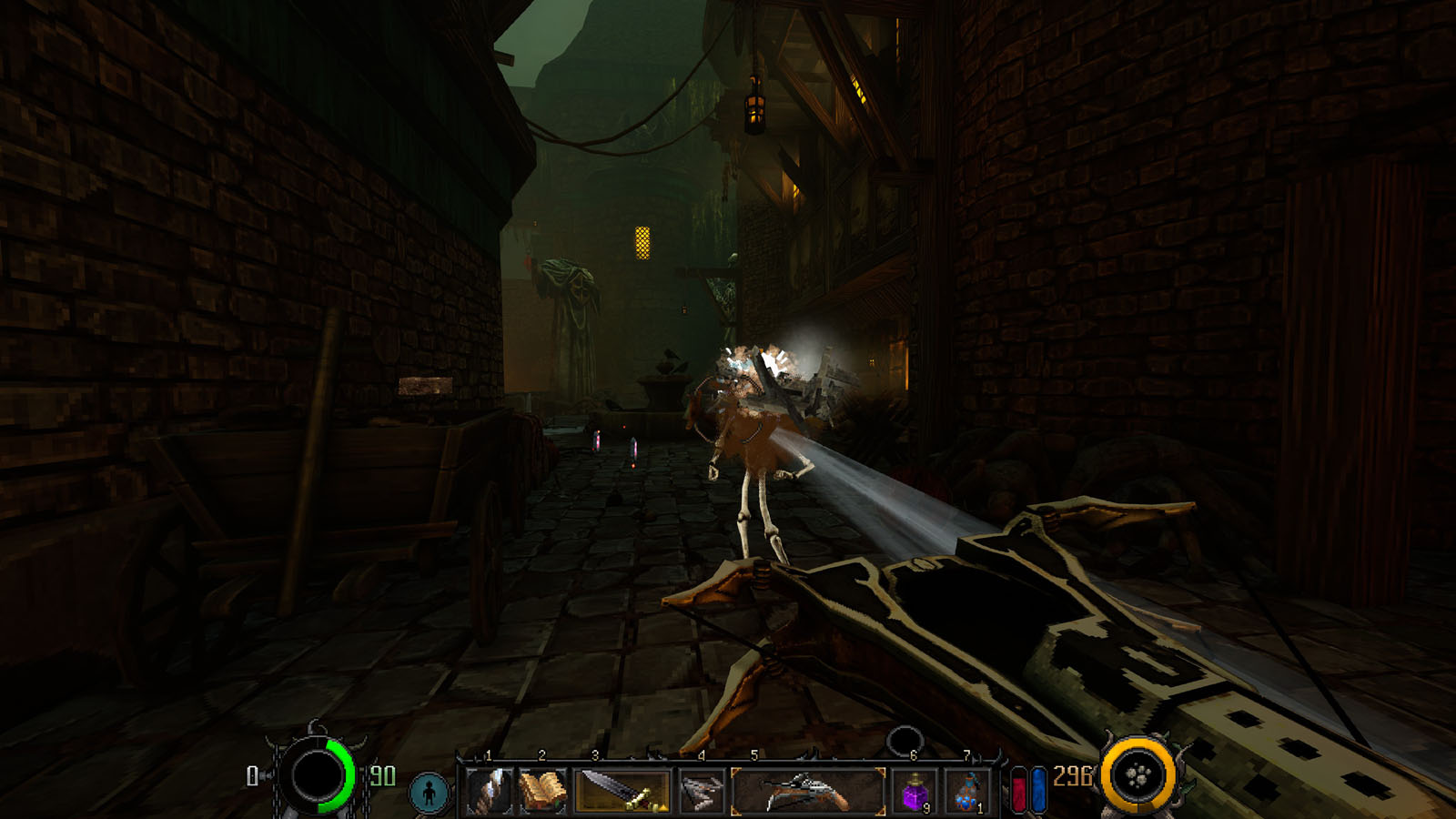Choose the grey weapon in slot 4
The height and width of the screenshot is (819, 1456).
coord(701,790)
